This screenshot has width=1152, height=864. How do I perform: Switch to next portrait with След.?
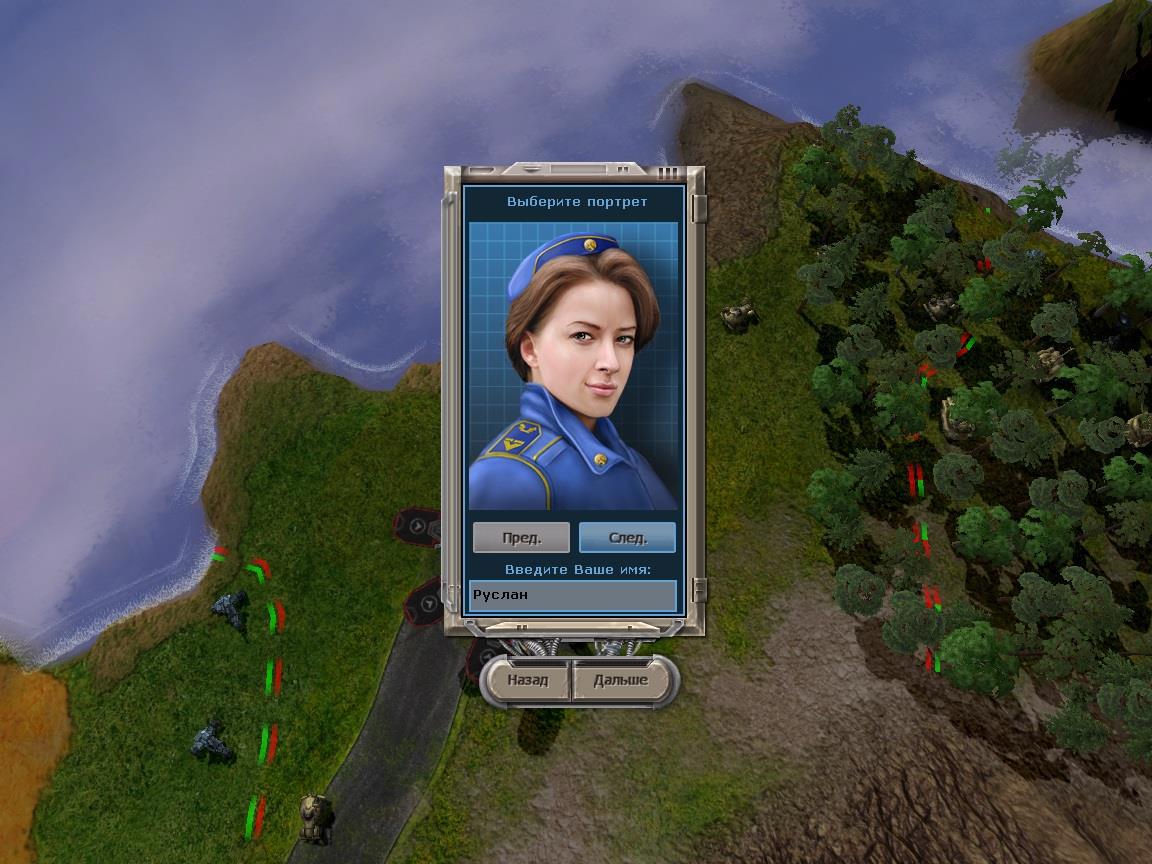click(x=627, y=537)
